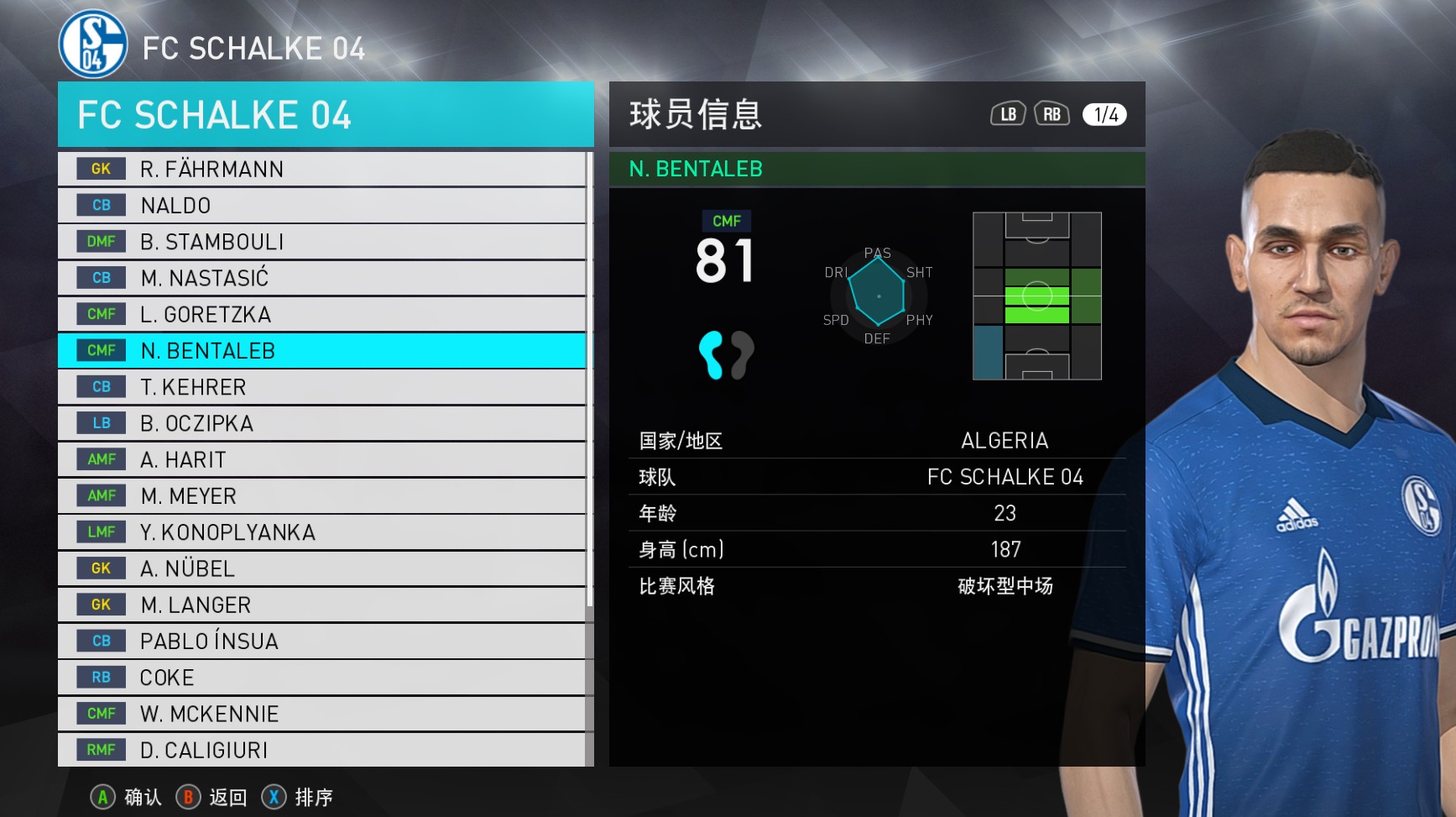Click the green X sort button prompt

click(274, 798)
